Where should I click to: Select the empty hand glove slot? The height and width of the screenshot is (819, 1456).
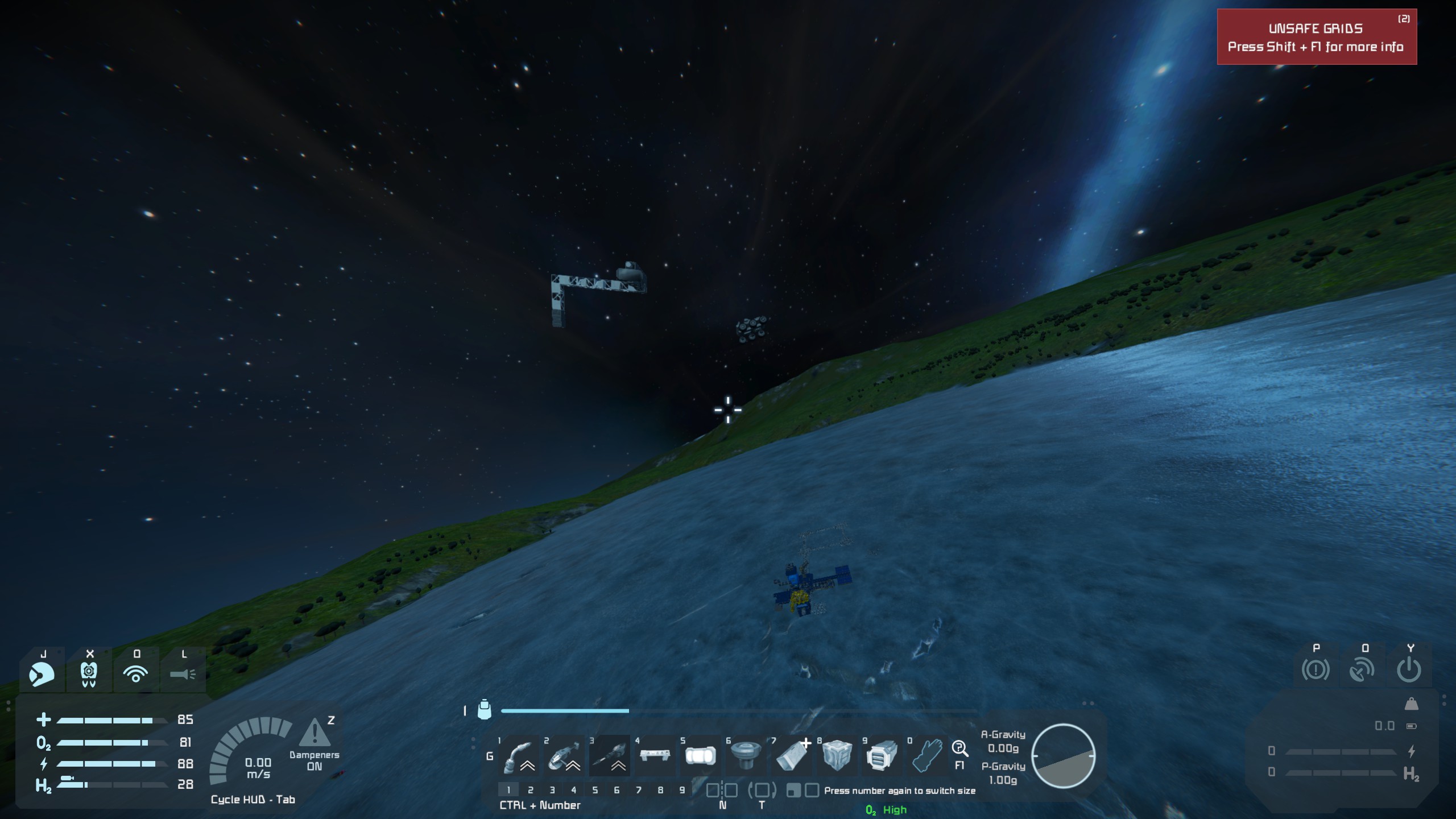click(928, 756)
